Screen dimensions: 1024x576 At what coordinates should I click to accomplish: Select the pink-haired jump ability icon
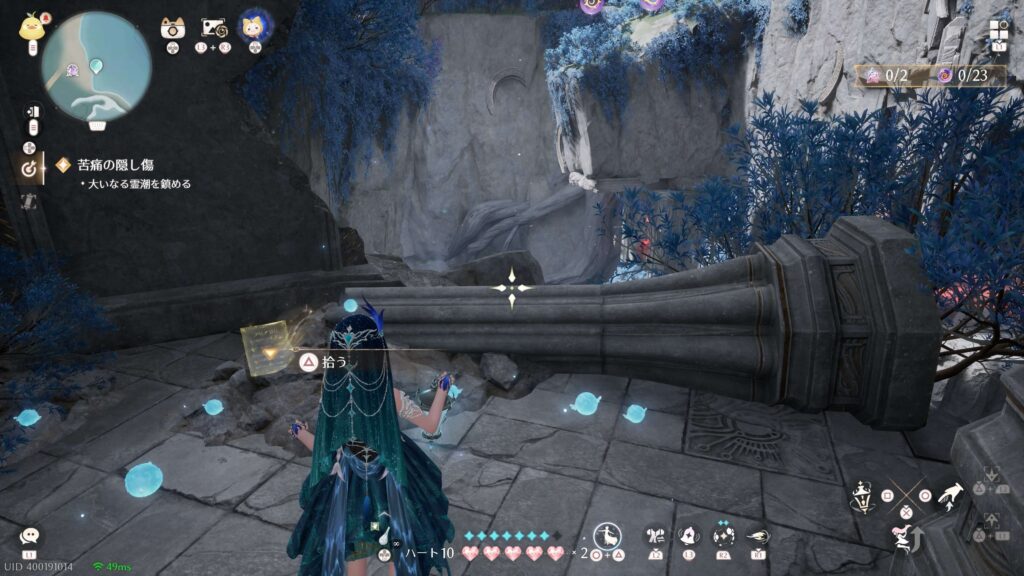pos(903,538)
